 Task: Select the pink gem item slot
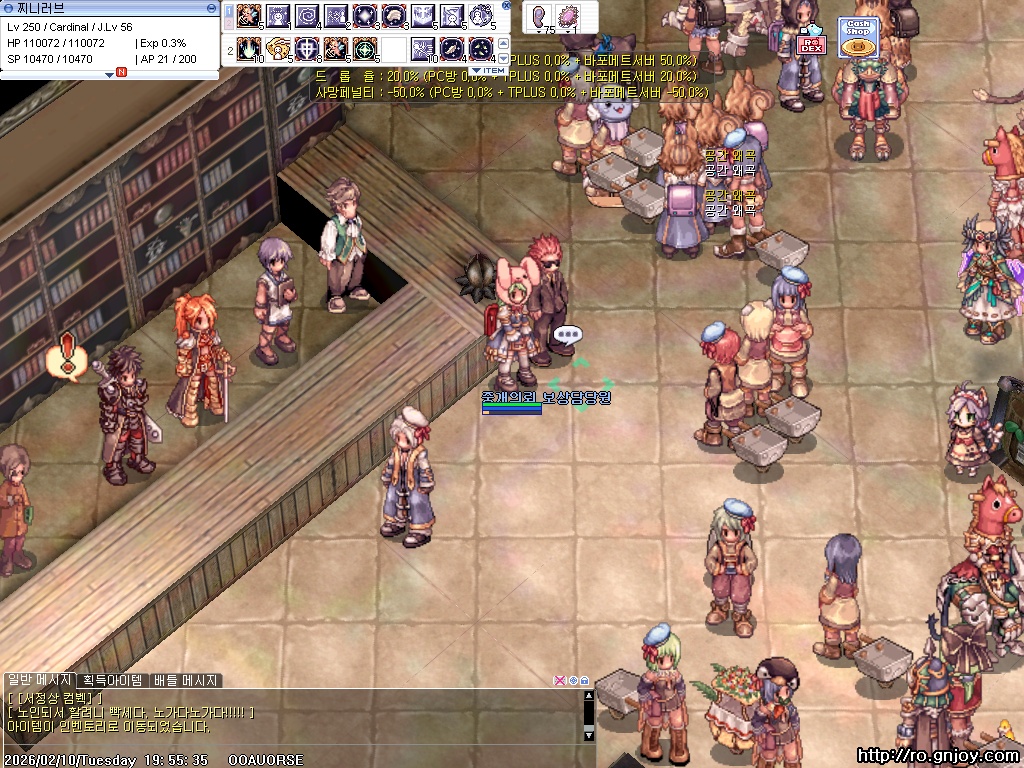click(x=570, y=17)
